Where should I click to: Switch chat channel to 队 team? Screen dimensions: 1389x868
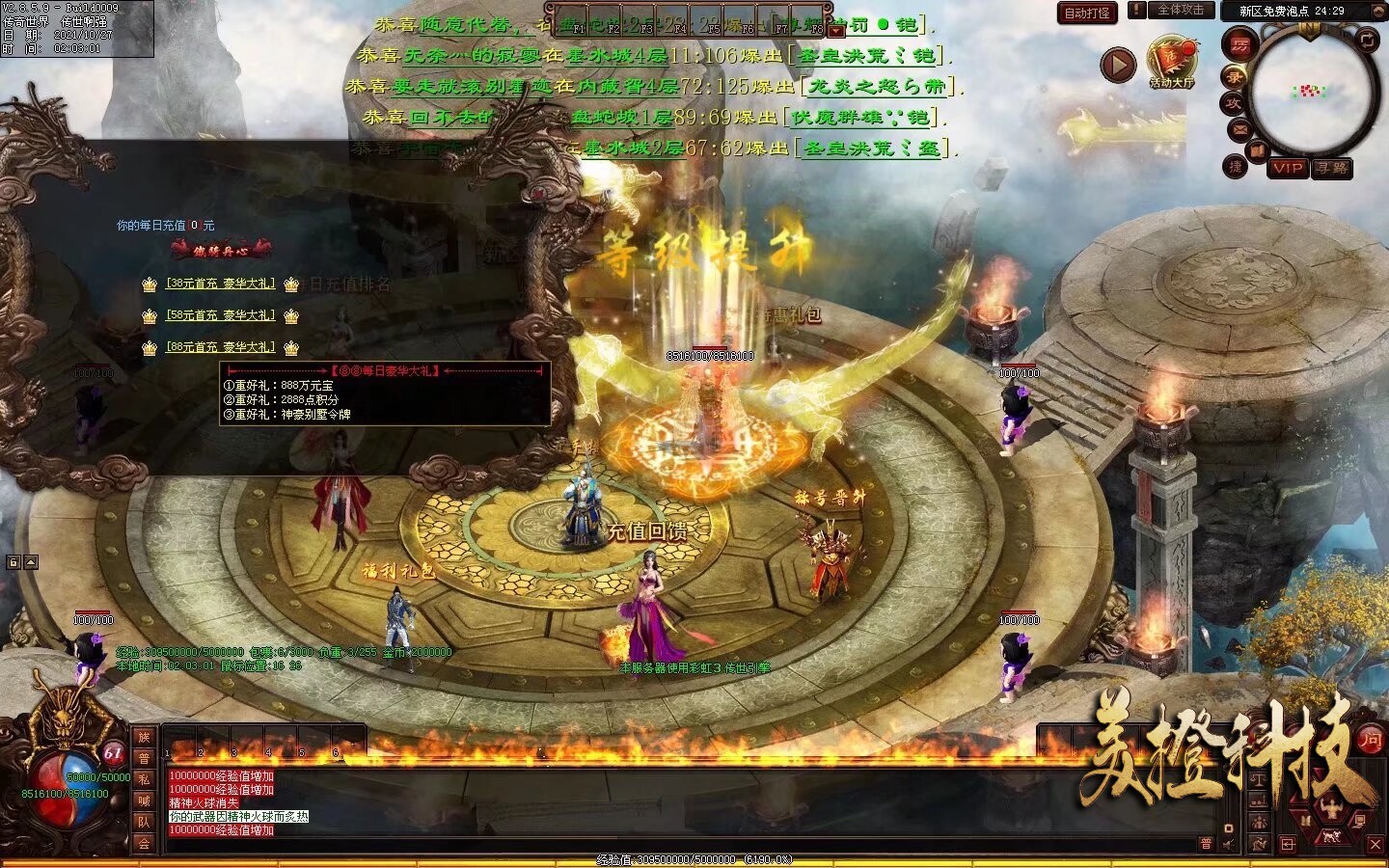click(144, 822)
